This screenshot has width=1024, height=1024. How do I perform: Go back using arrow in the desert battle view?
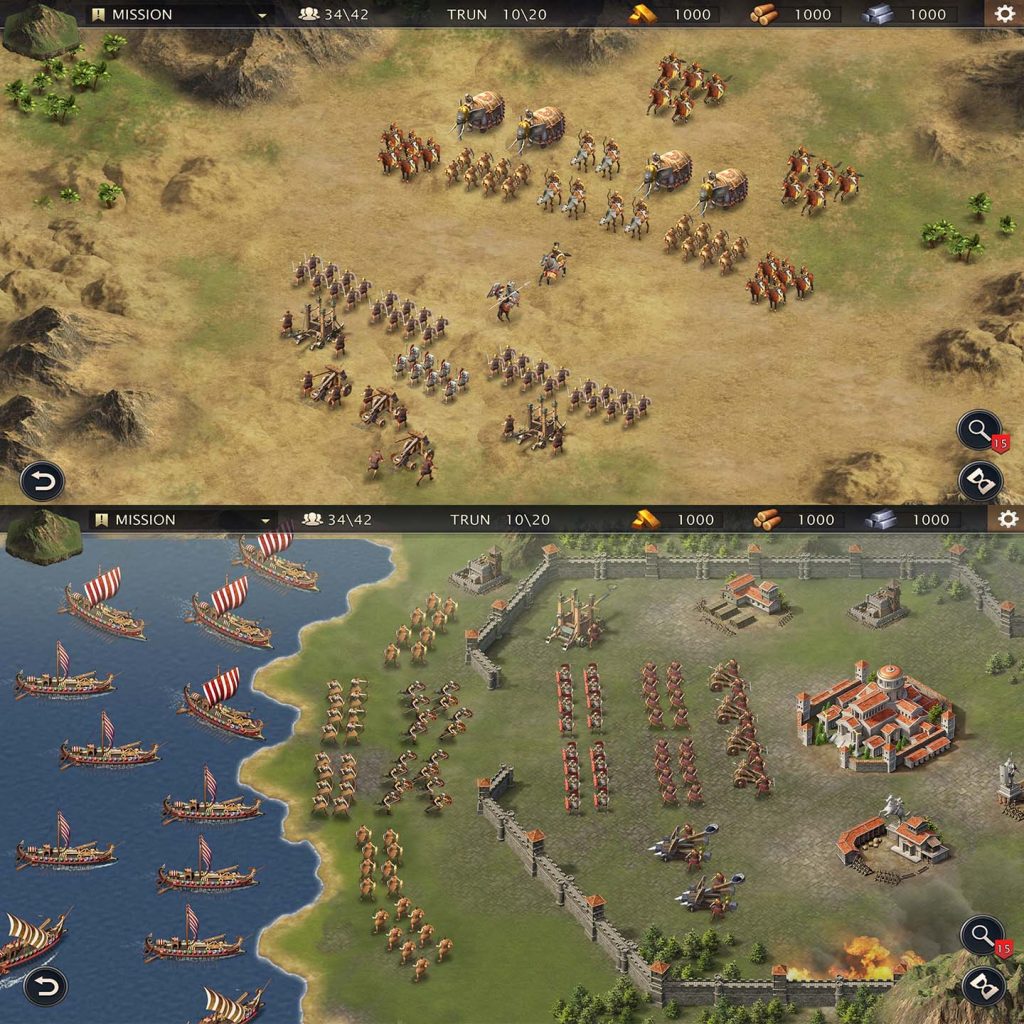pos(42,481)
